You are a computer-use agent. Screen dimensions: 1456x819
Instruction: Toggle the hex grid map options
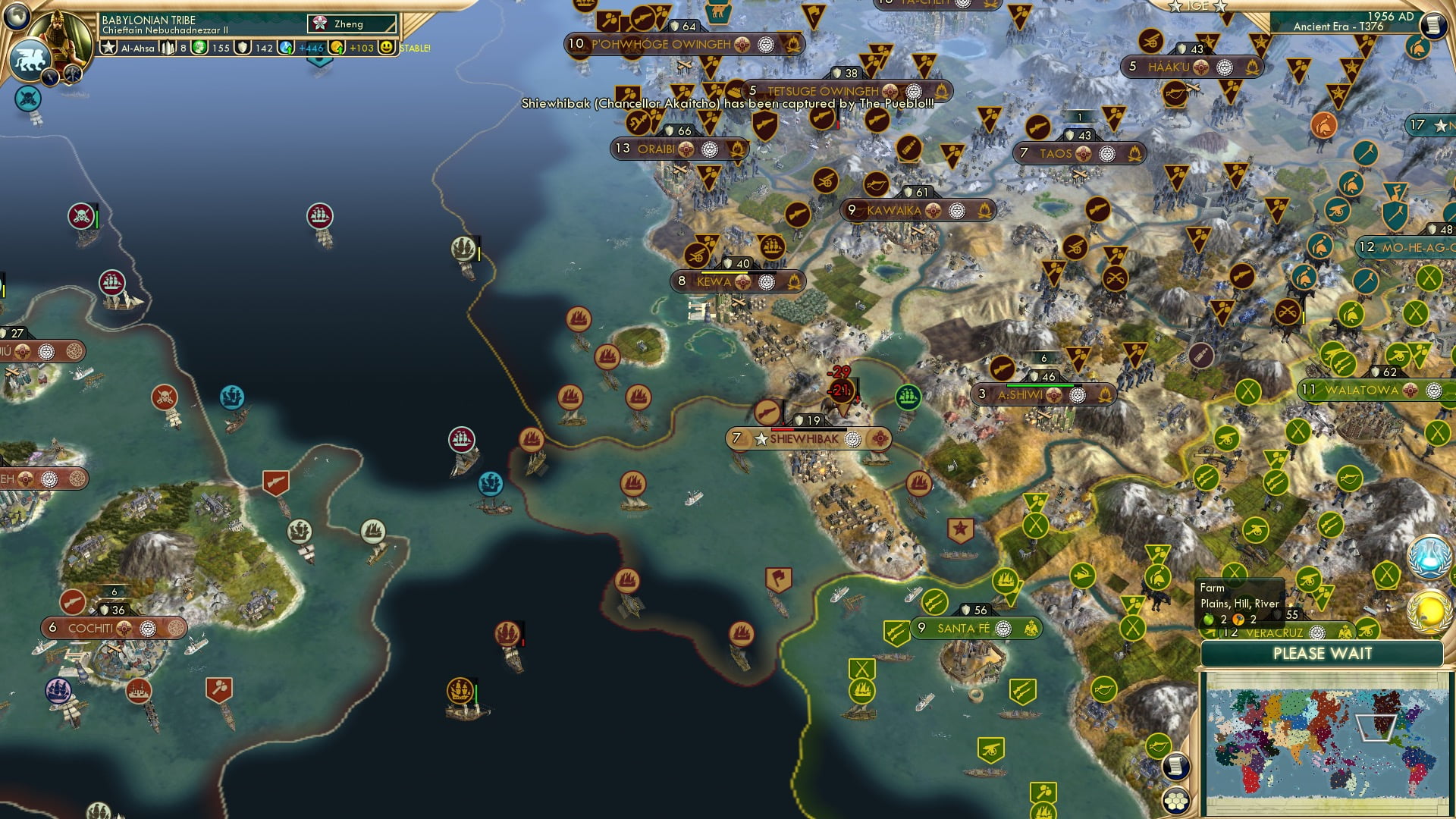(1175, 801)
